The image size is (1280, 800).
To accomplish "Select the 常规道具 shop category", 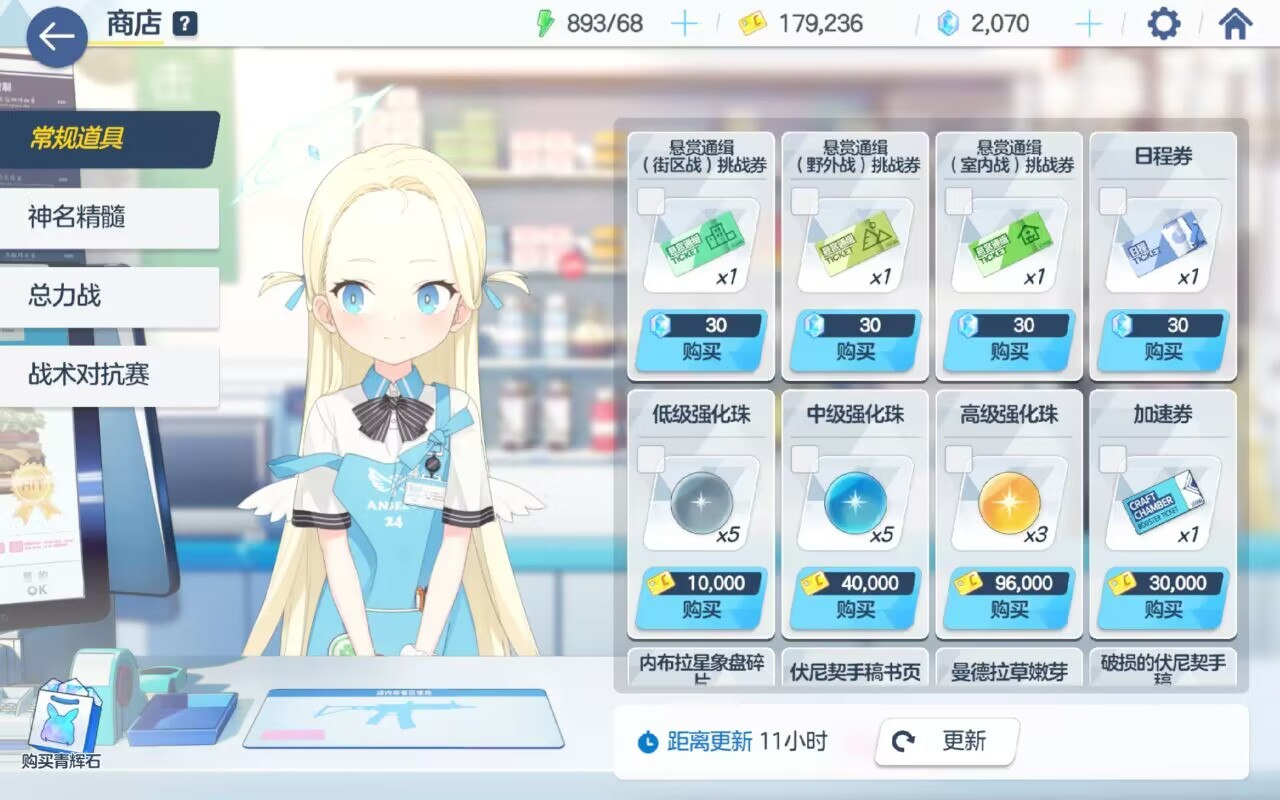I will [x=108, y=139].
